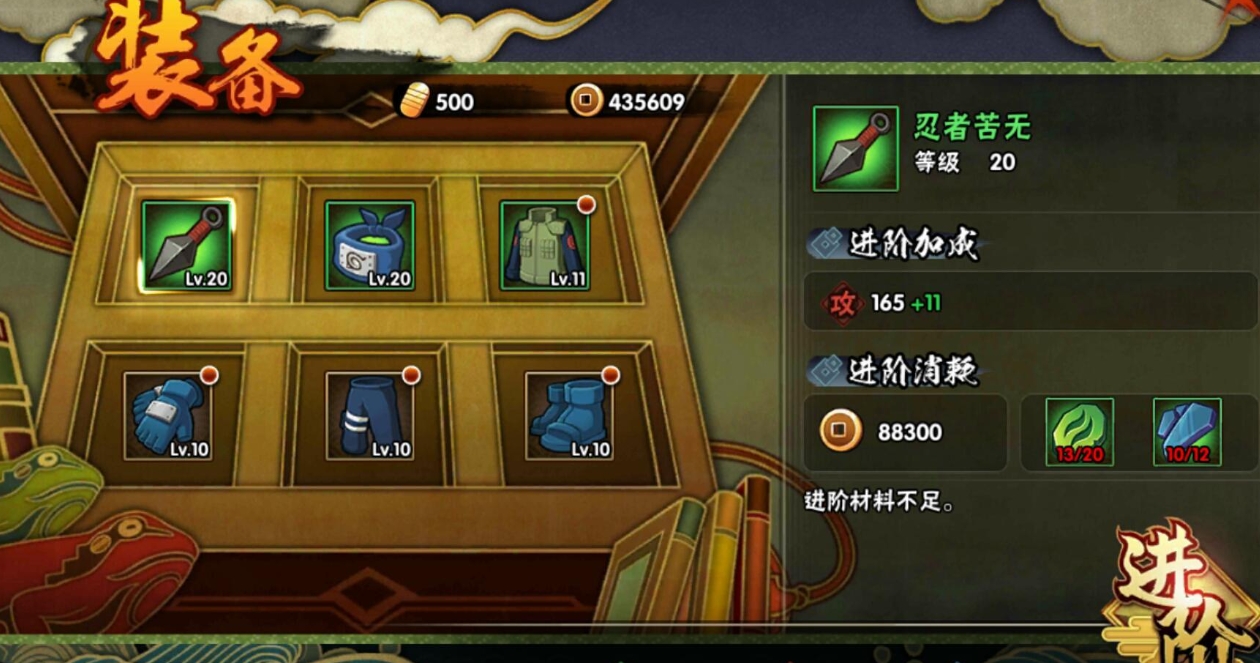Inspect the green leaf material 13/20
The height and width of the screenshot is (663, 1260).
(1079, 432)
